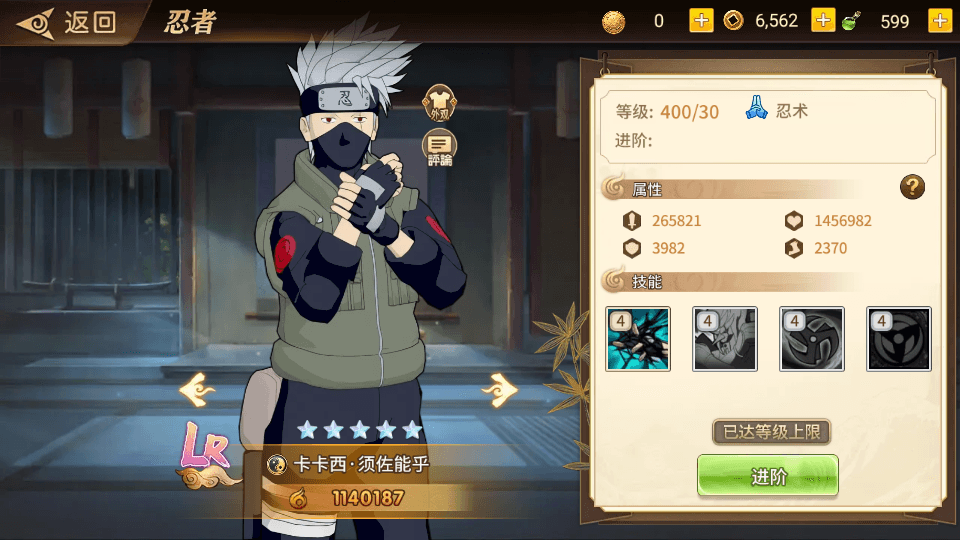Select the blue lightning blade skill icon
The width and height of the screenshot is (960, 540).
pyautogui.click(x=638, y=339)
